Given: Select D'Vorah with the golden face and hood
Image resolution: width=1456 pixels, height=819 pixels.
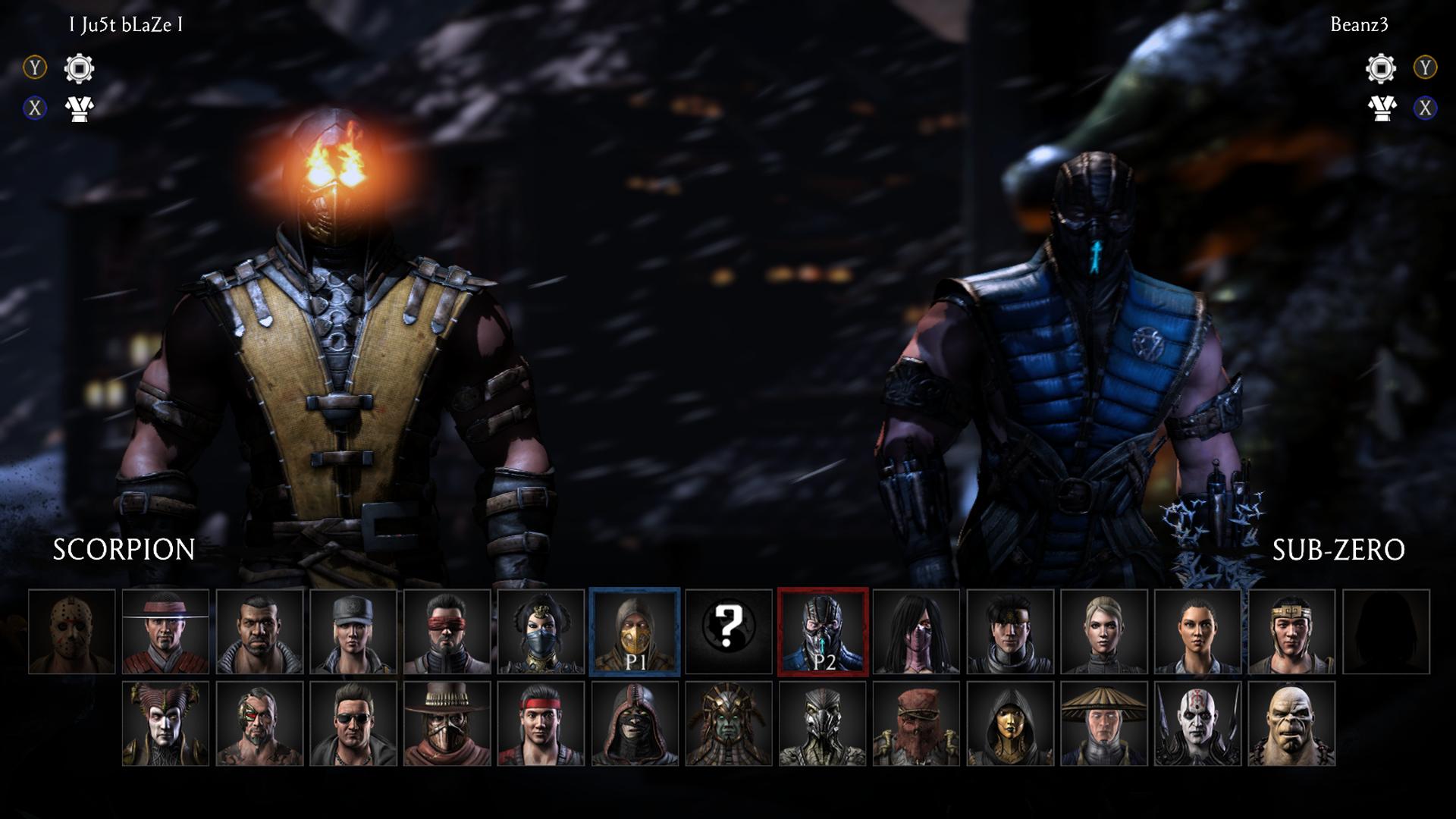Looking at the screenshot, I should click(x=1010, y=723).
